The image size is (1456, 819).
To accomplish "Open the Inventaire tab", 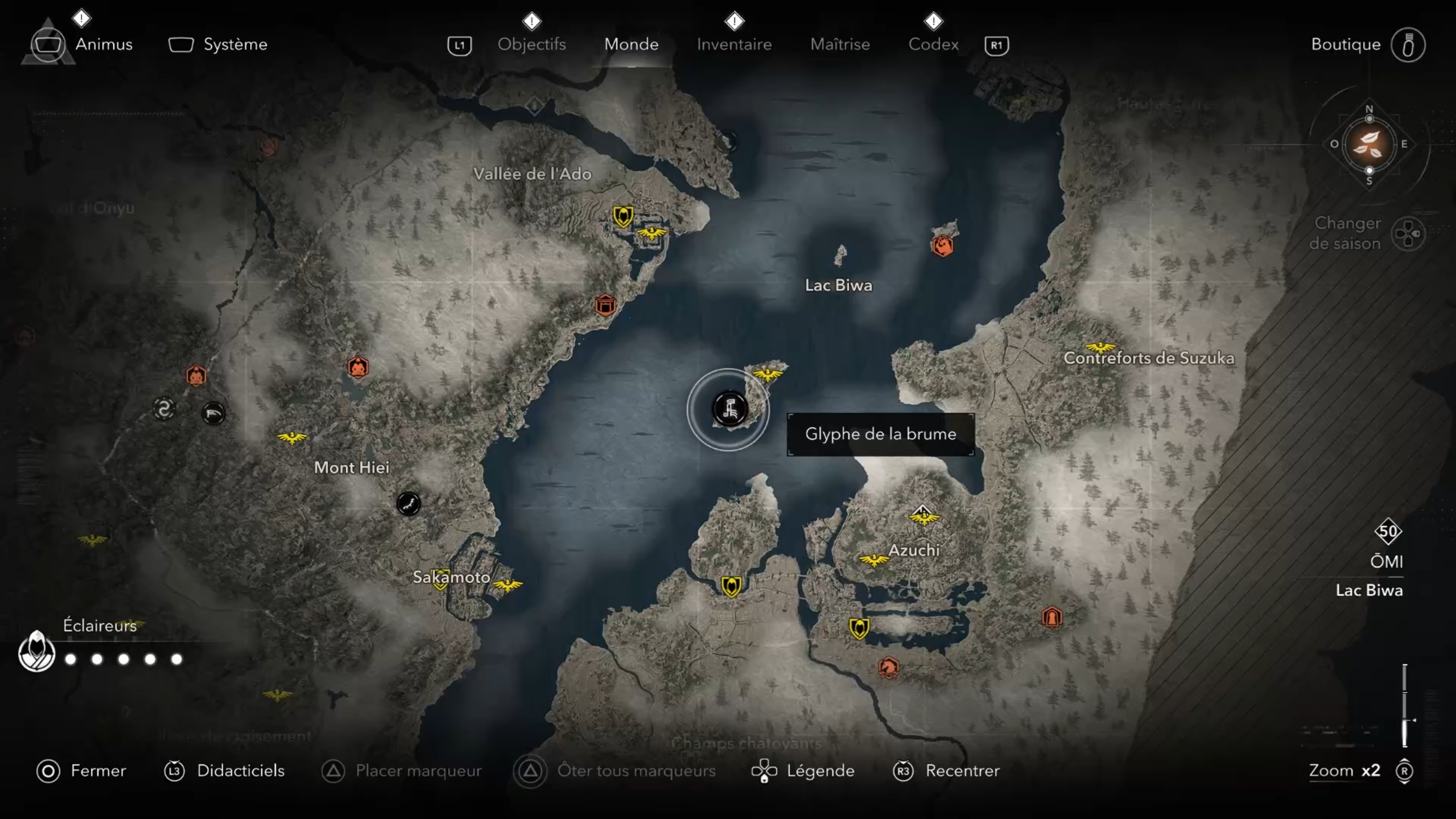I will [x=734, y=44].
